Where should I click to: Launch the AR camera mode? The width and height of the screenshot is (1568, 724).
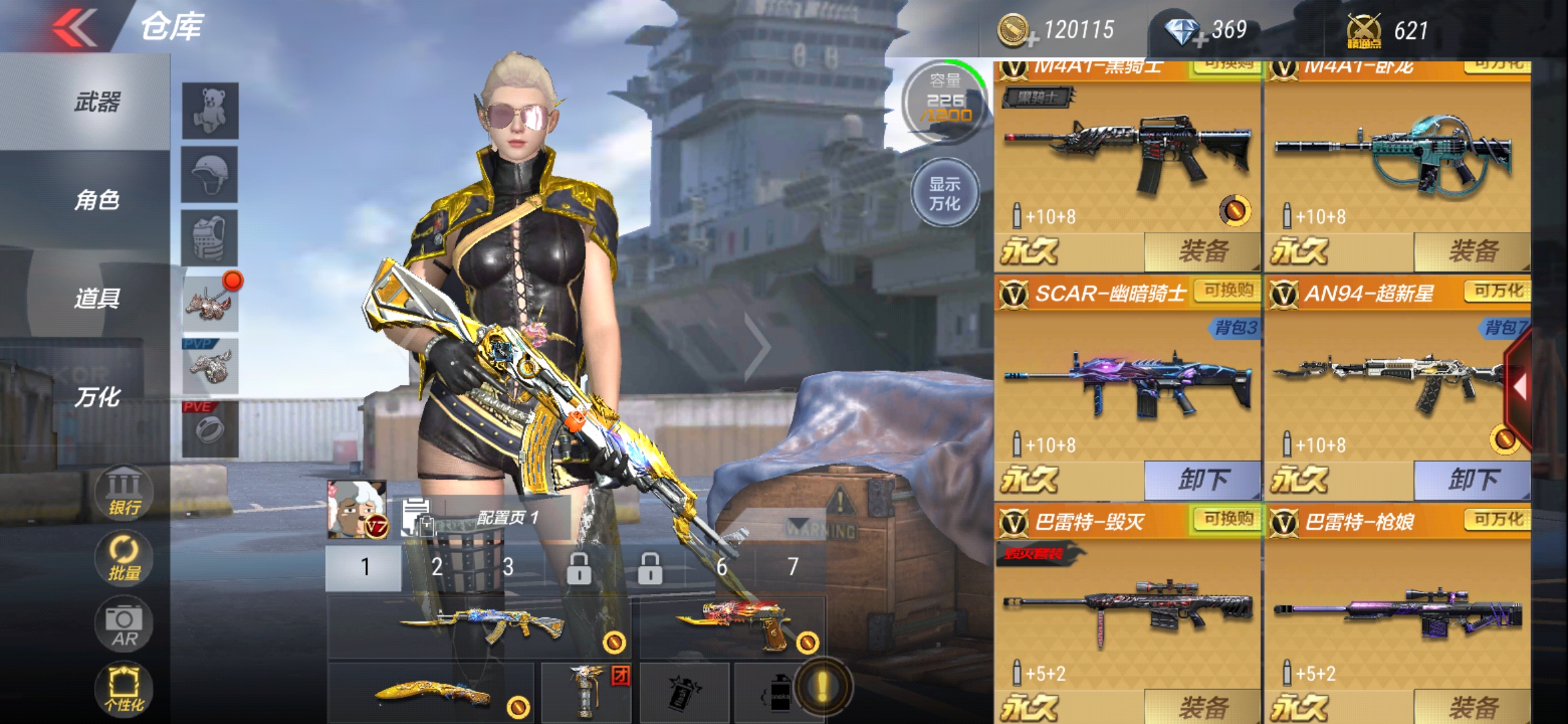[x=124, y=625]
